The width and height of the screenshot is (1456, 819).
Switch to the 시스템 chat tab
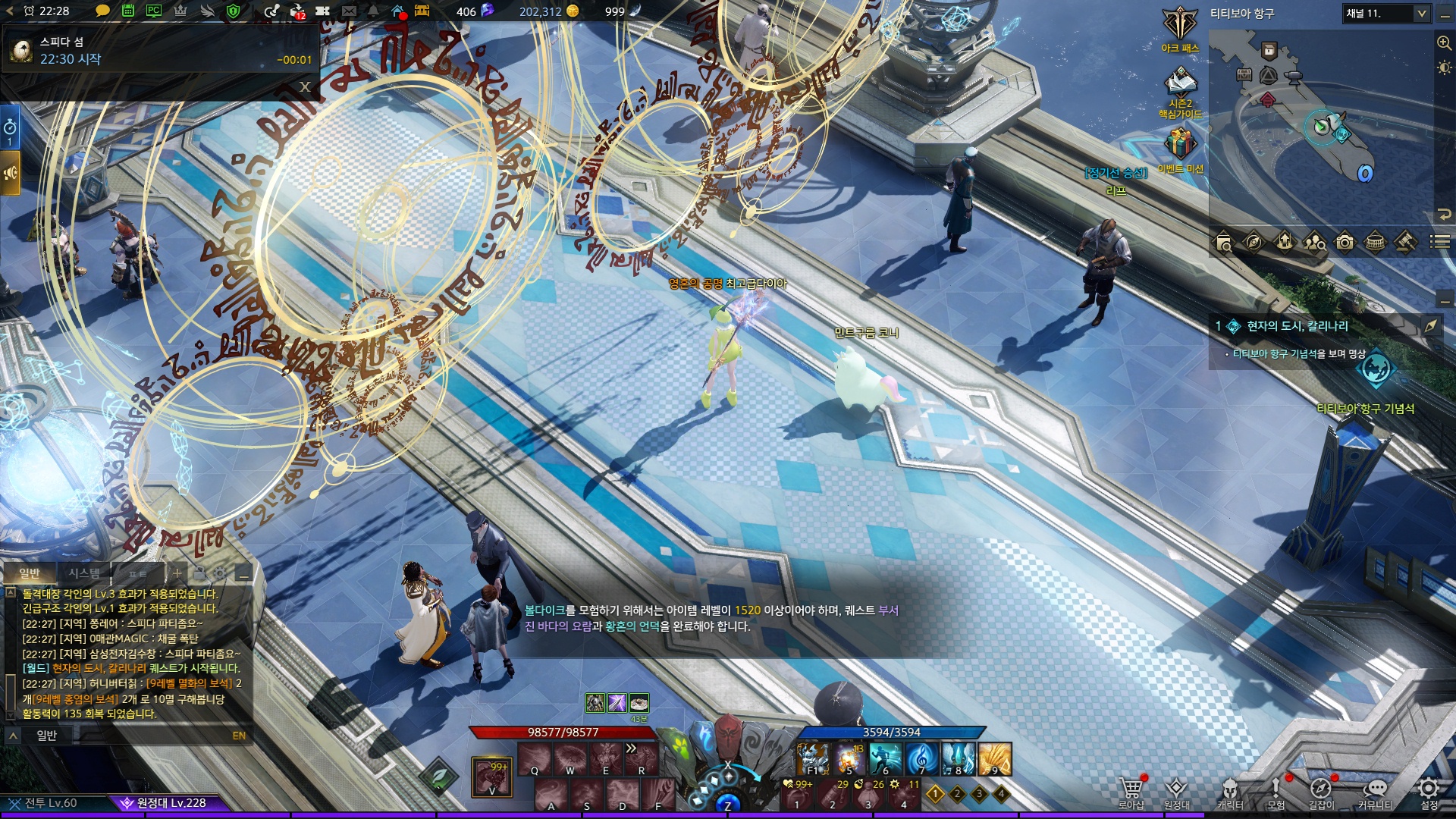tap(84, 573)
